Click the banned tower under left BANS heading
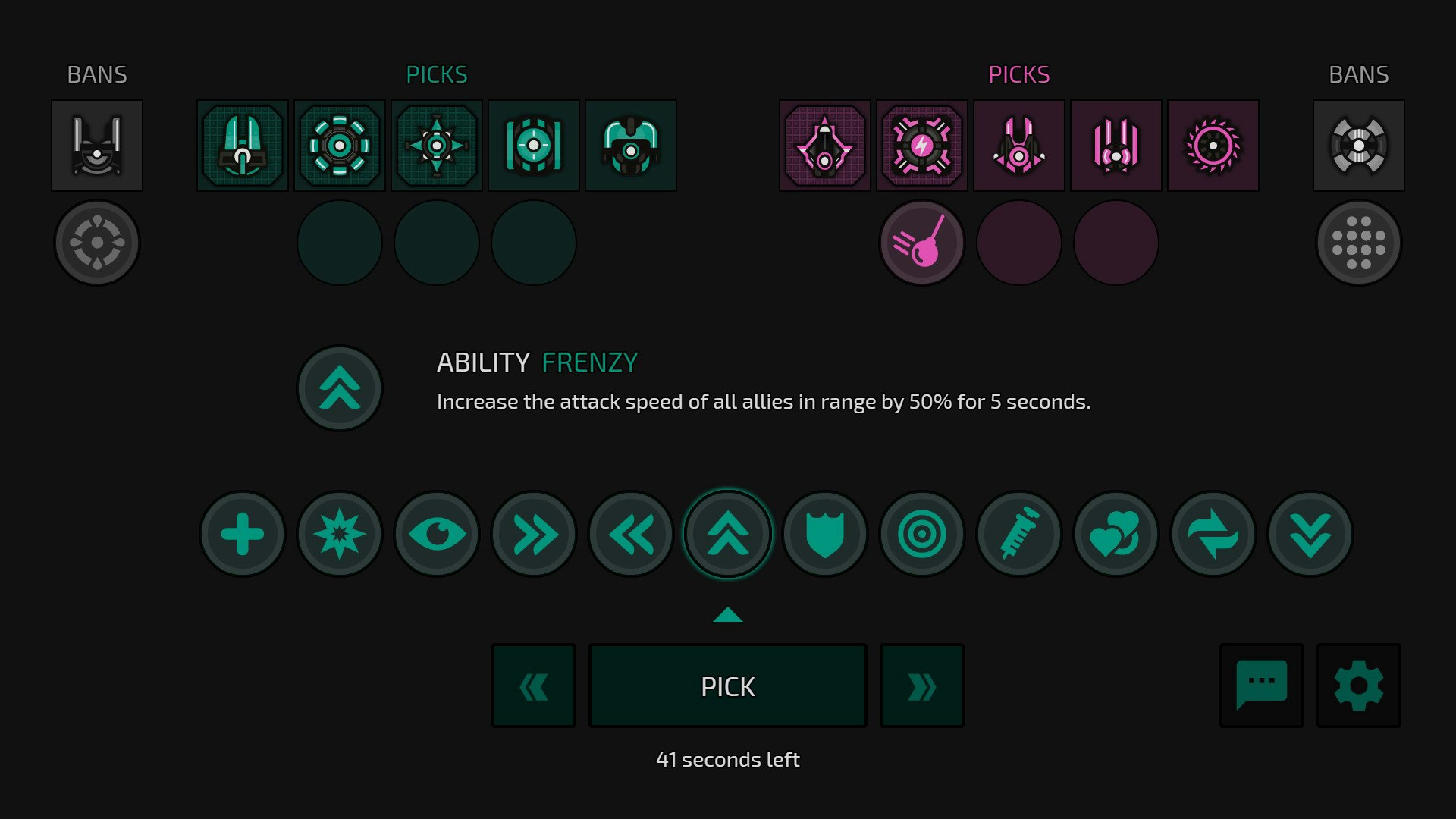Image resolution: width=1456 pixels, height=819 pixels. tap(97, 145)
